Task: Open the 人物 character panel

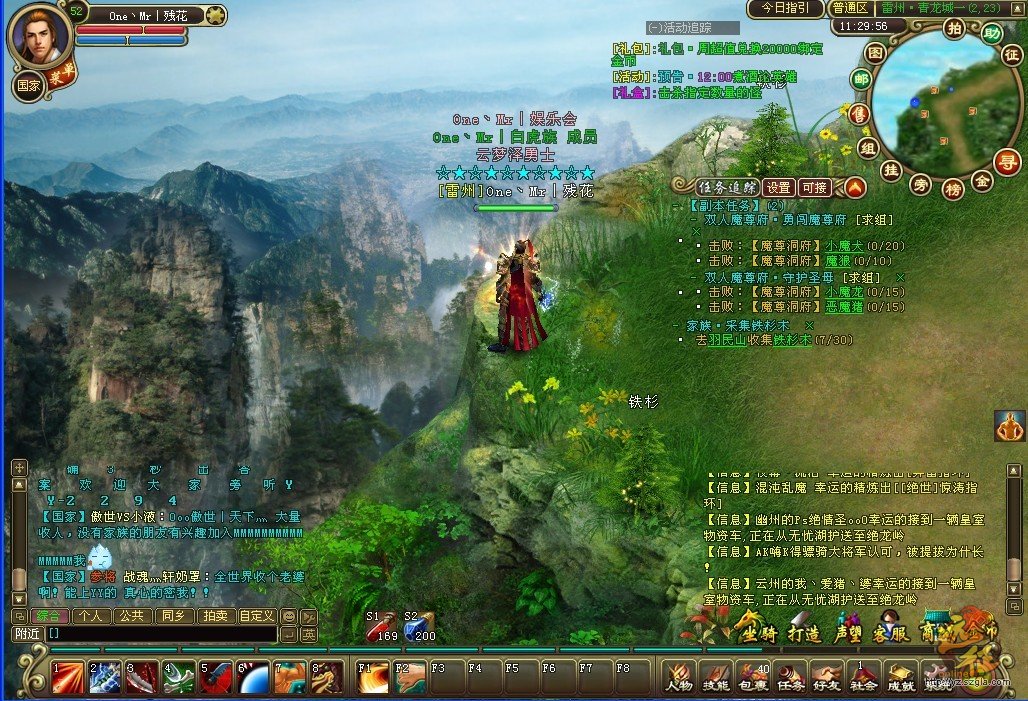Action: pos(679,677)
